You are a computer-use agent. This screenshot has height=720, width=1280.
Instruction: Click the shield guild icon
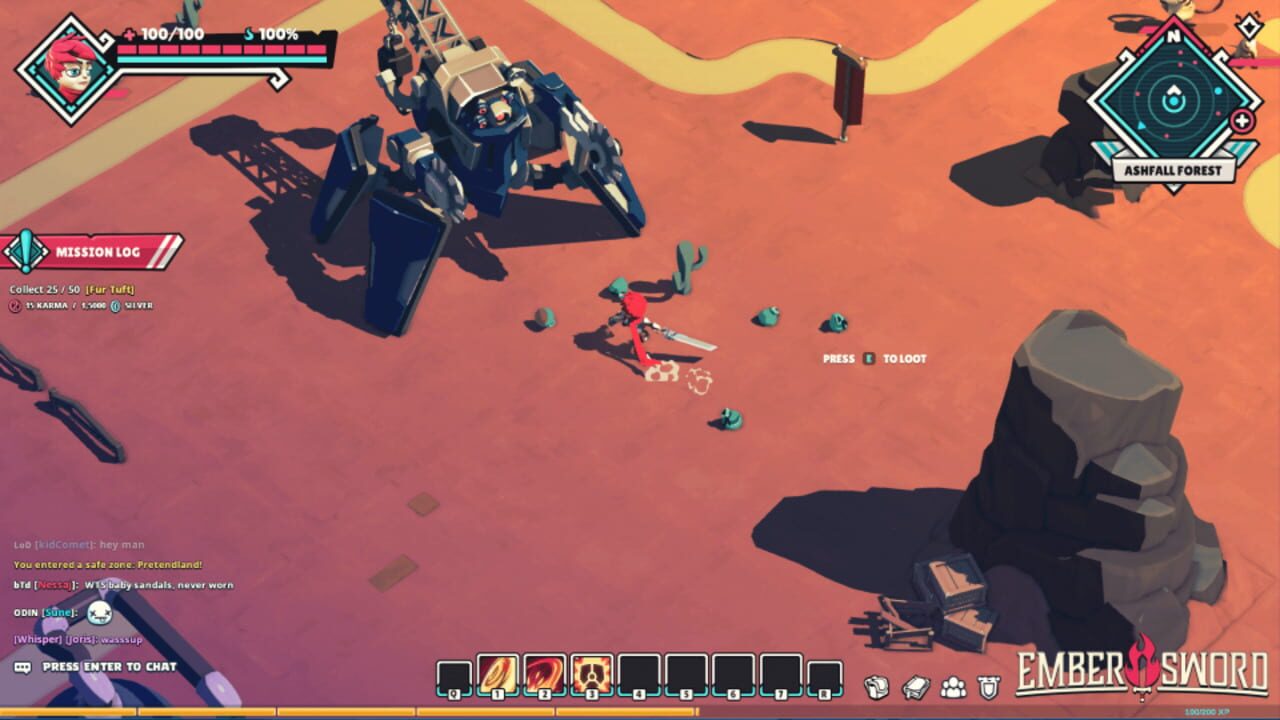[989, 685]
